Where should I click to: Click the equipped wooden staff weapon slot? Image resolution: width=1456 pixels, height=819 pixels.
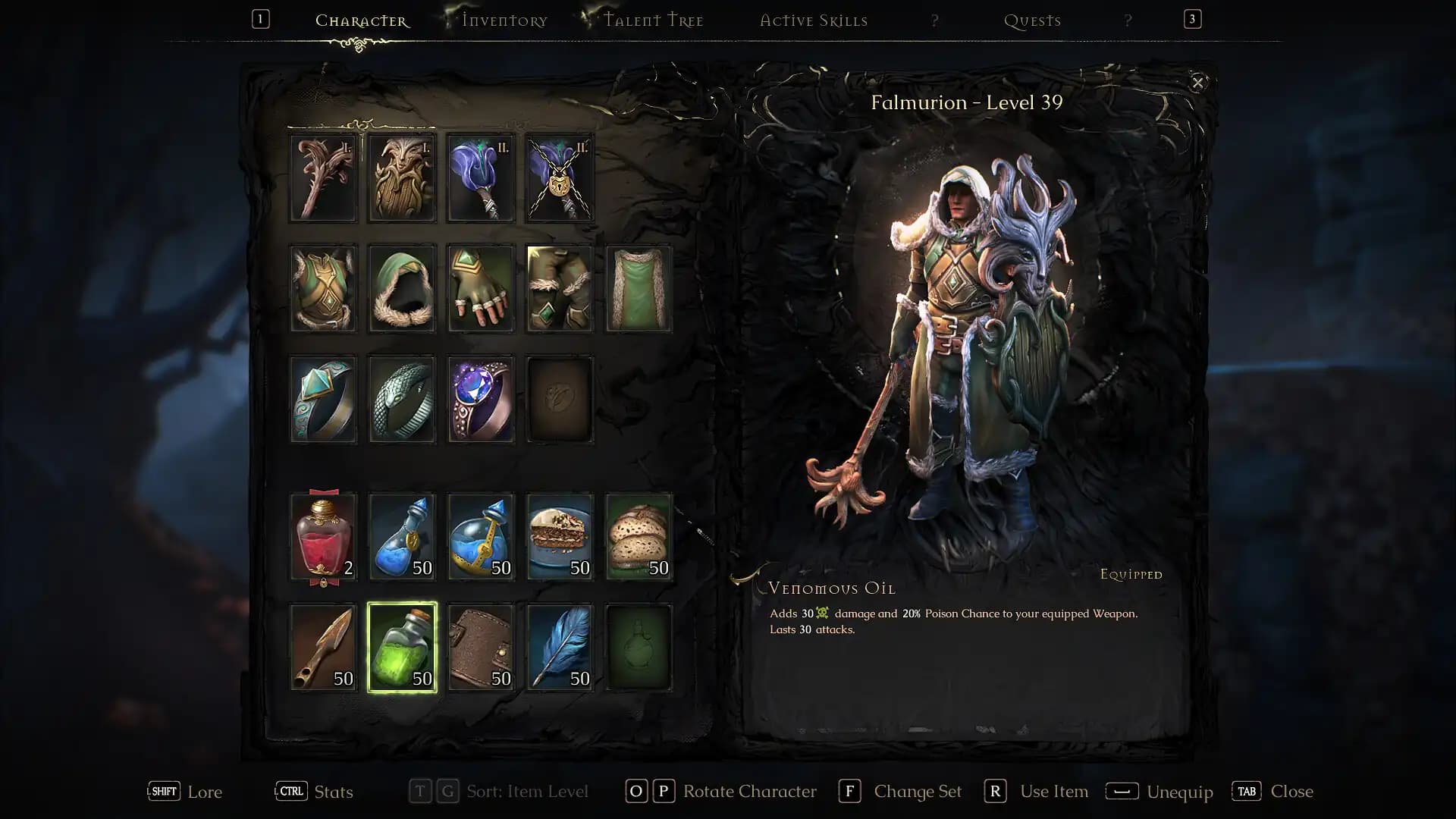click(323, 177)
